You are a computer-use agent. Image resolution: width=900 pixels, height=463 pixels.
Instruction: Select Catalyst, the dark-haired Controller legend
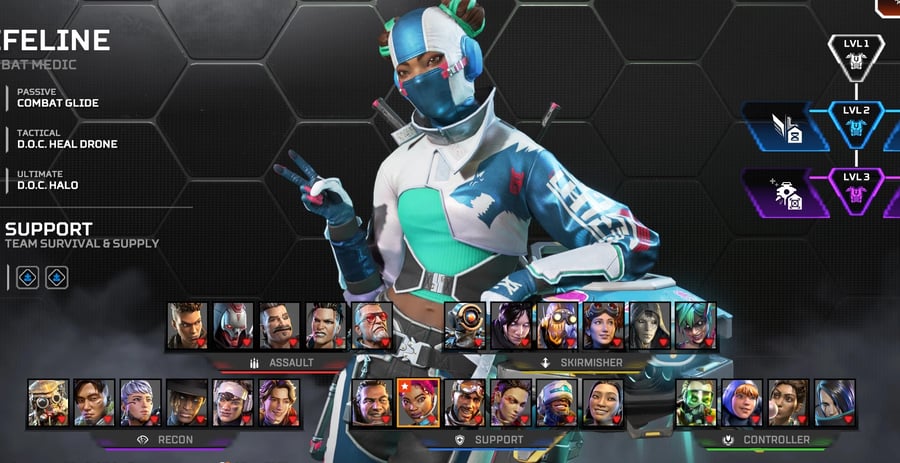pyautogui.click(x=834, y=402)
